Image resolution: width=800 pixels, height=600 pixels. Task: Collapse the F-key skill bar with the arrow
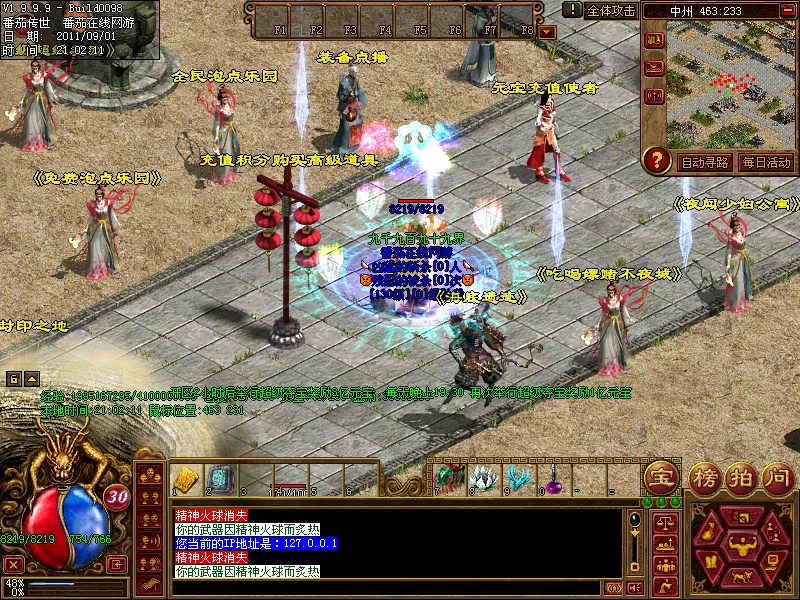coord(547,32)
